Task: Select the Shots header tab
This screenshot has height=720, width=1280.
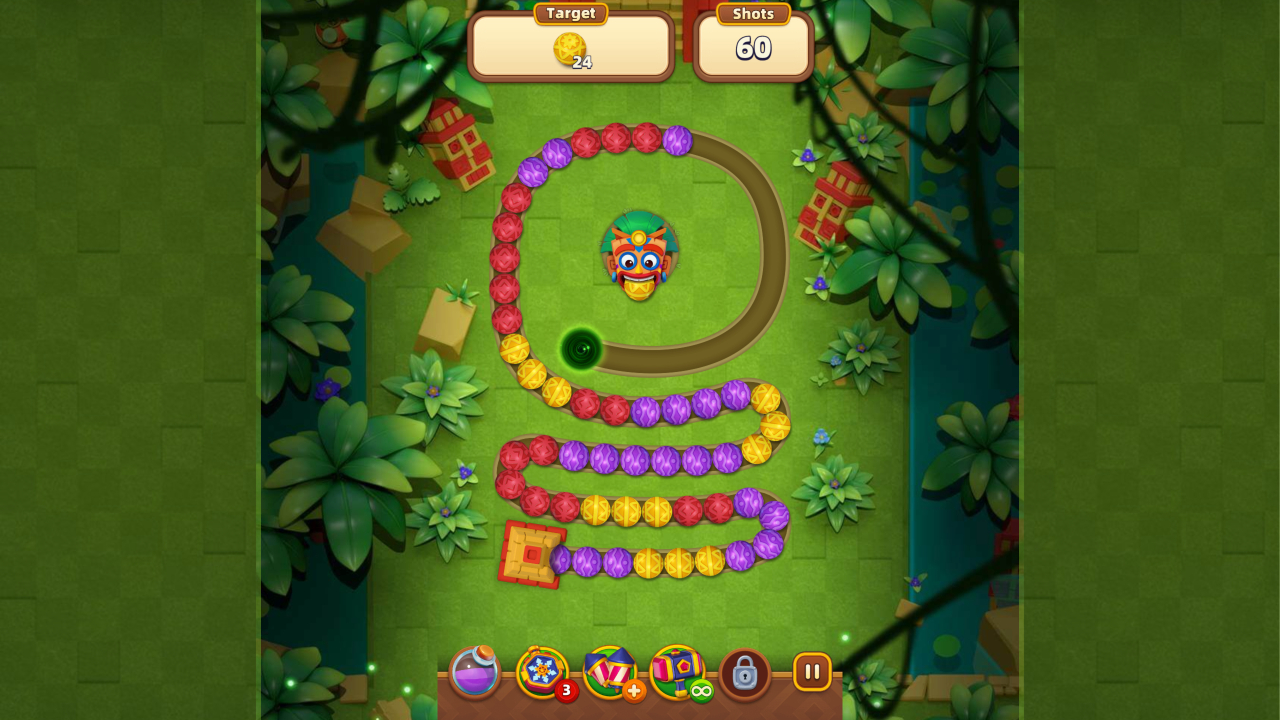Action: click(x=752, y=13)
